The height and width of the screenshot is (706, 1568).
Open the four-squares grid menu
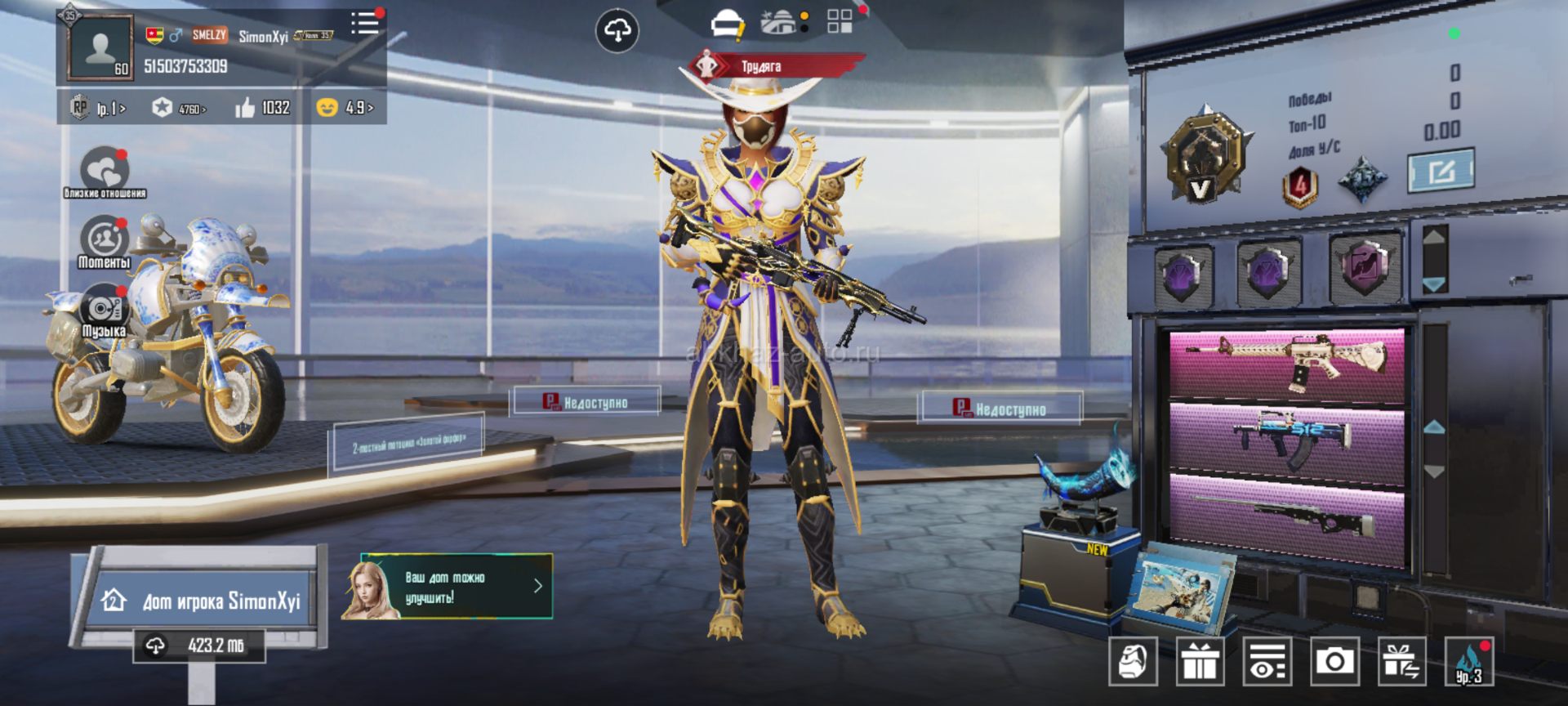840,21
